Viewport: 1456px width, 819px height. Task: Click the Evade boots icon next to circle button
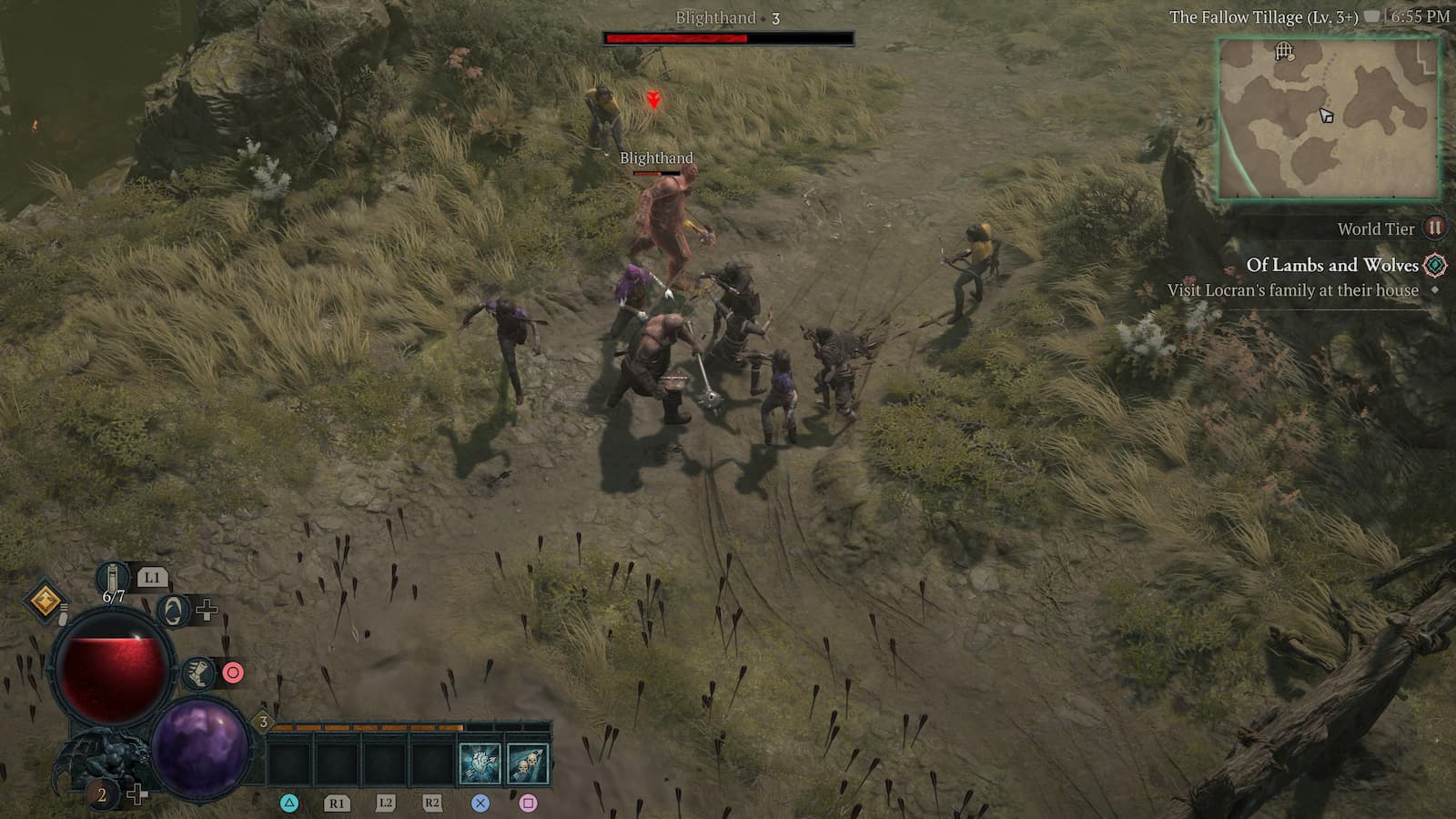click(199, 673)
